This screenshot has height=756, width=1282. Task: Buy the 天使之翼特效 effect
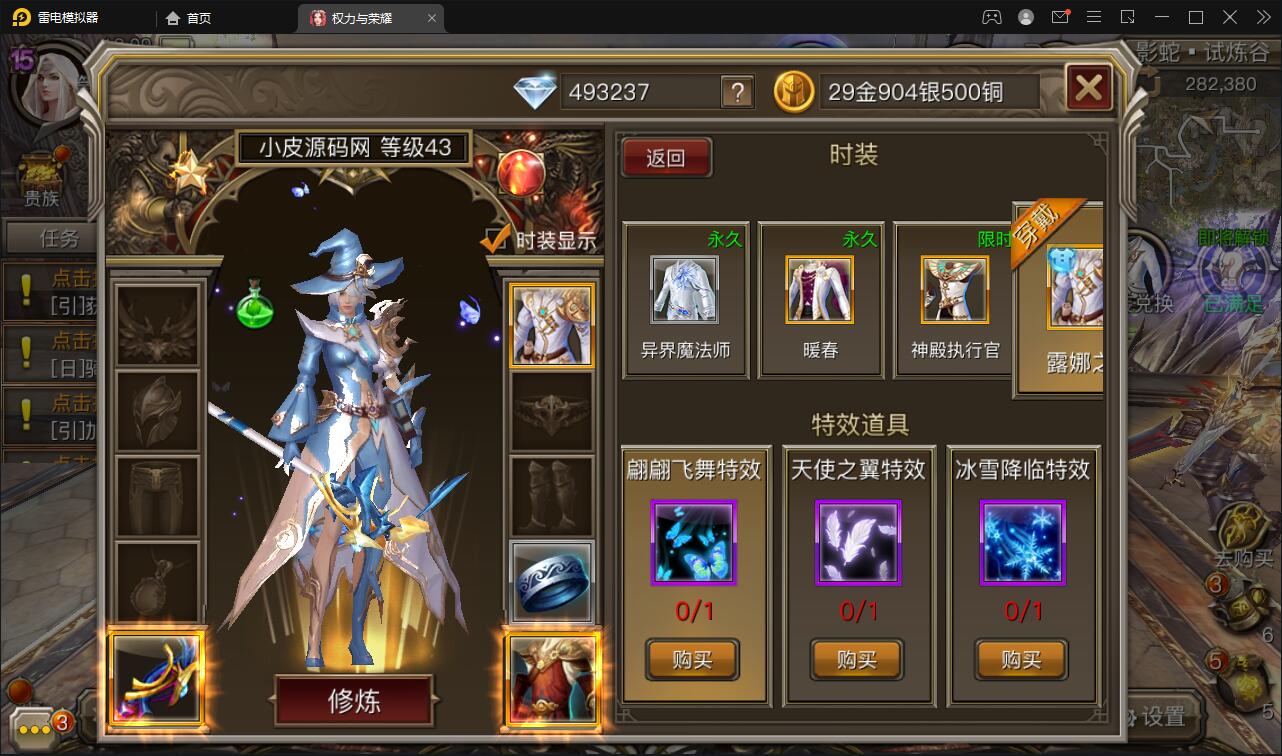point(856,660)
